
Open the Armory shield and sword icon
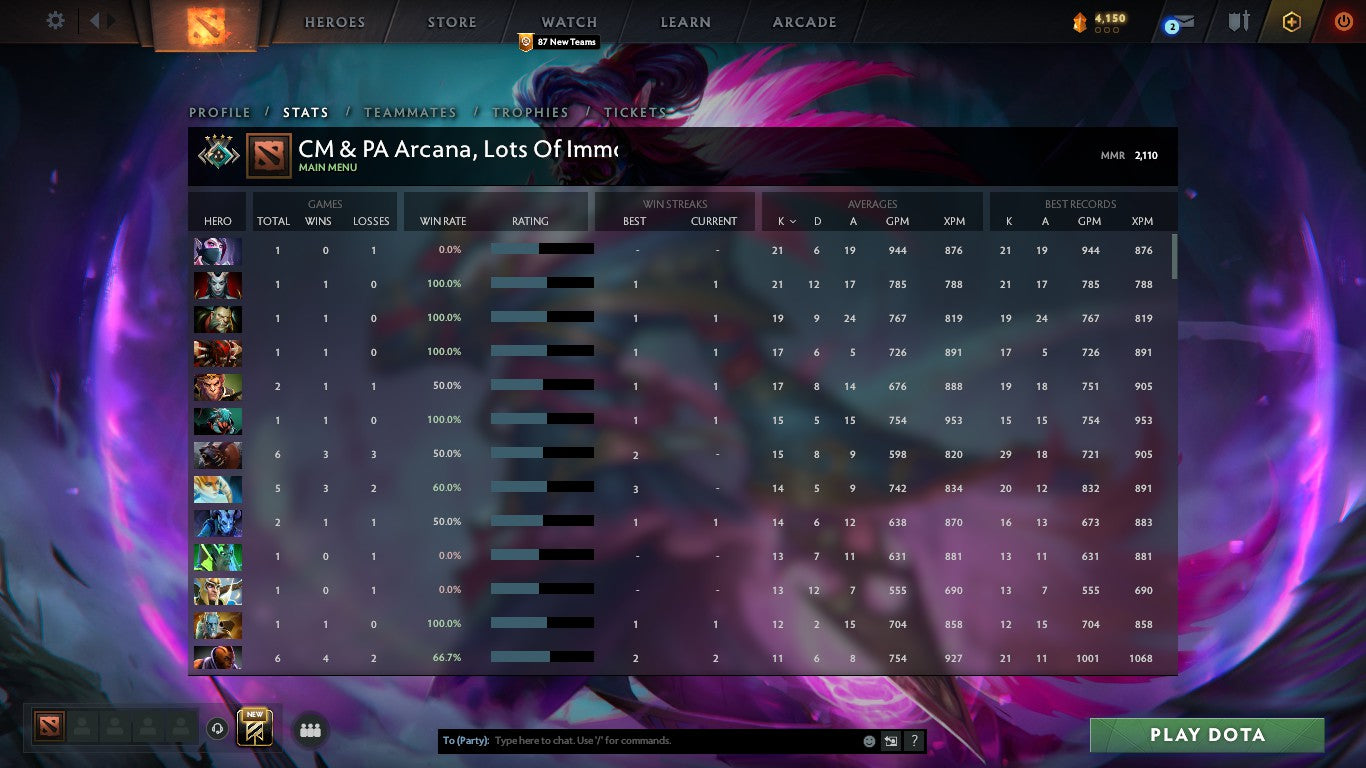coord(1237,20)
